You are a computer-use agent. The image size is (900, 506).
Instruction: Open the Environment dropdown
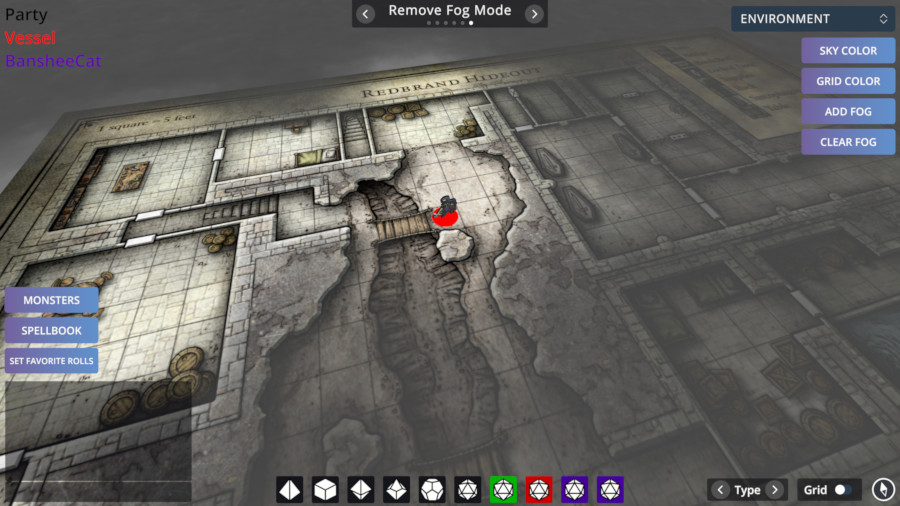(x=812, y=19)
